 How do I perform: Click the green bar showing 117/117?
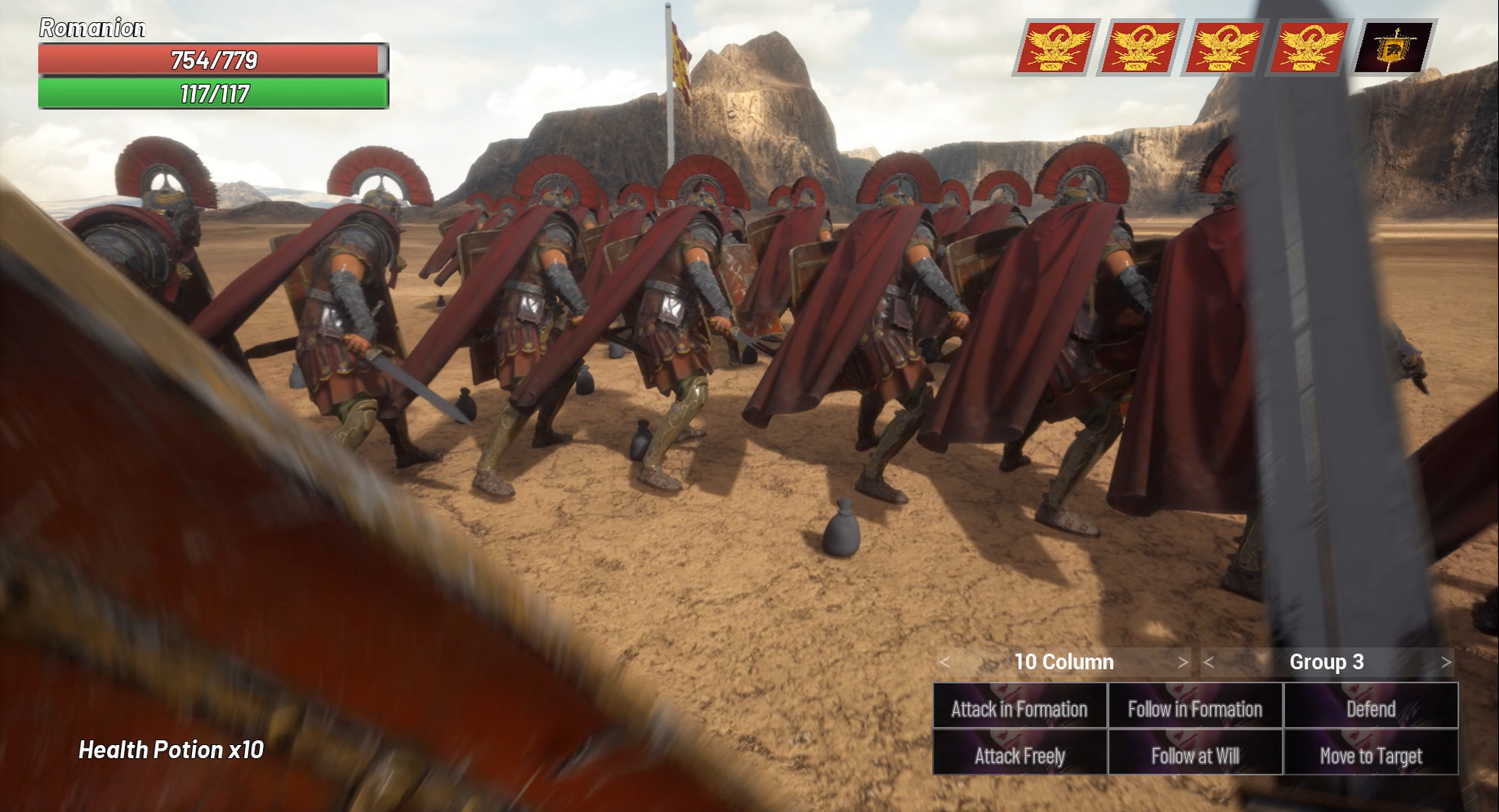click(211, 93)
